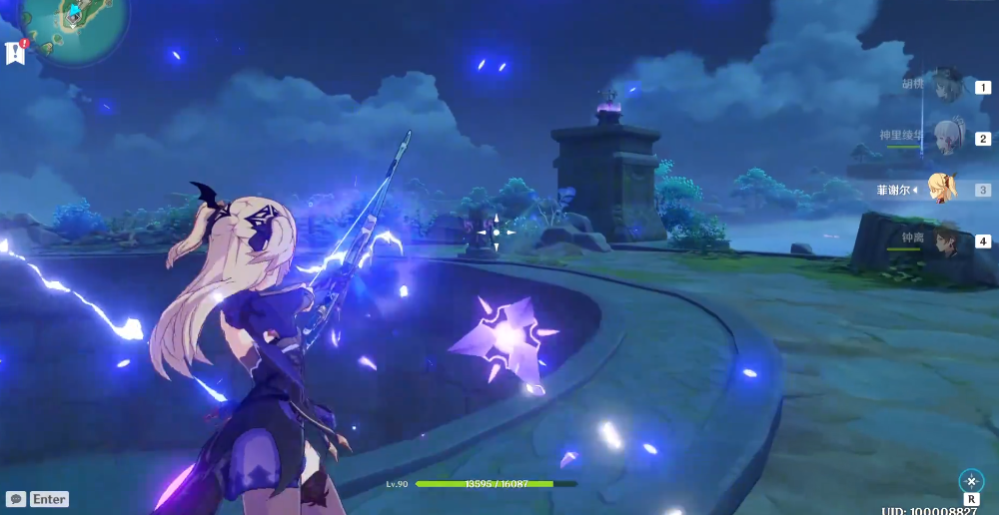Viewport: 999px width, 515px height.
Task: Switch to party member 神里绫华
Action: click(946, 137)
